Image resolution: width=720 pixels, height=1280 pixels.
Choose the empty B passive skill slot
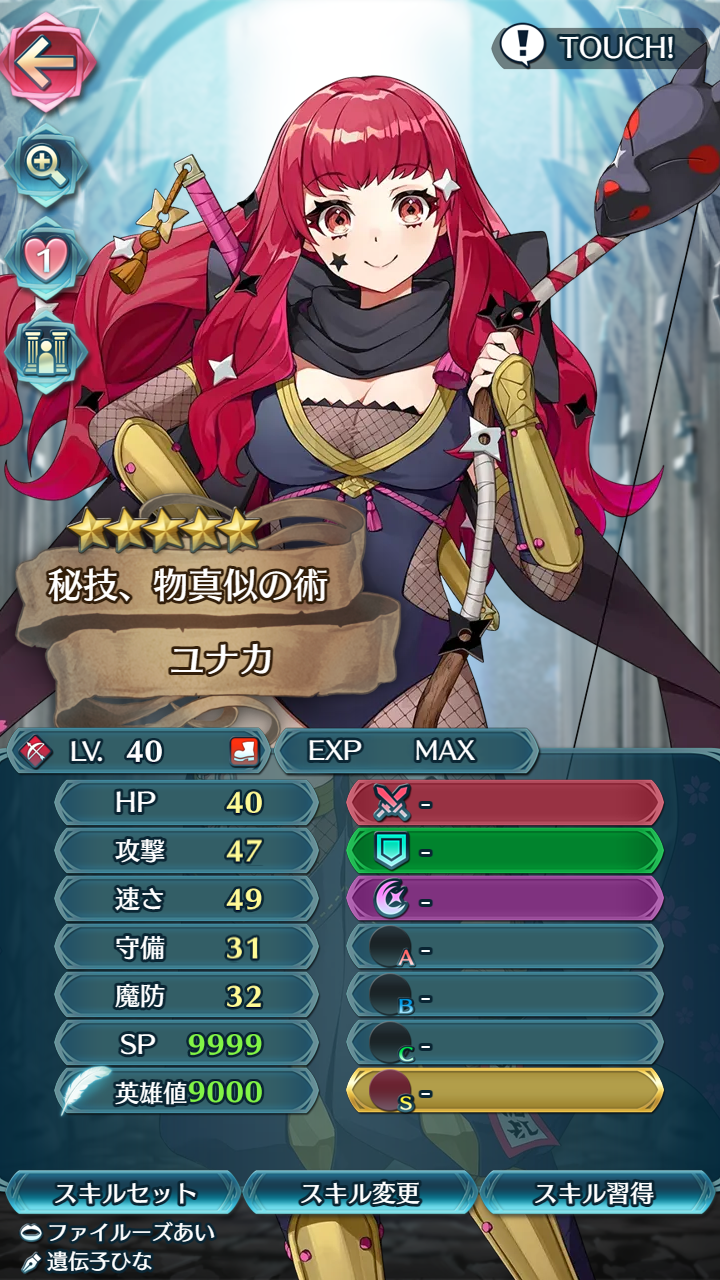coord(505,995)
